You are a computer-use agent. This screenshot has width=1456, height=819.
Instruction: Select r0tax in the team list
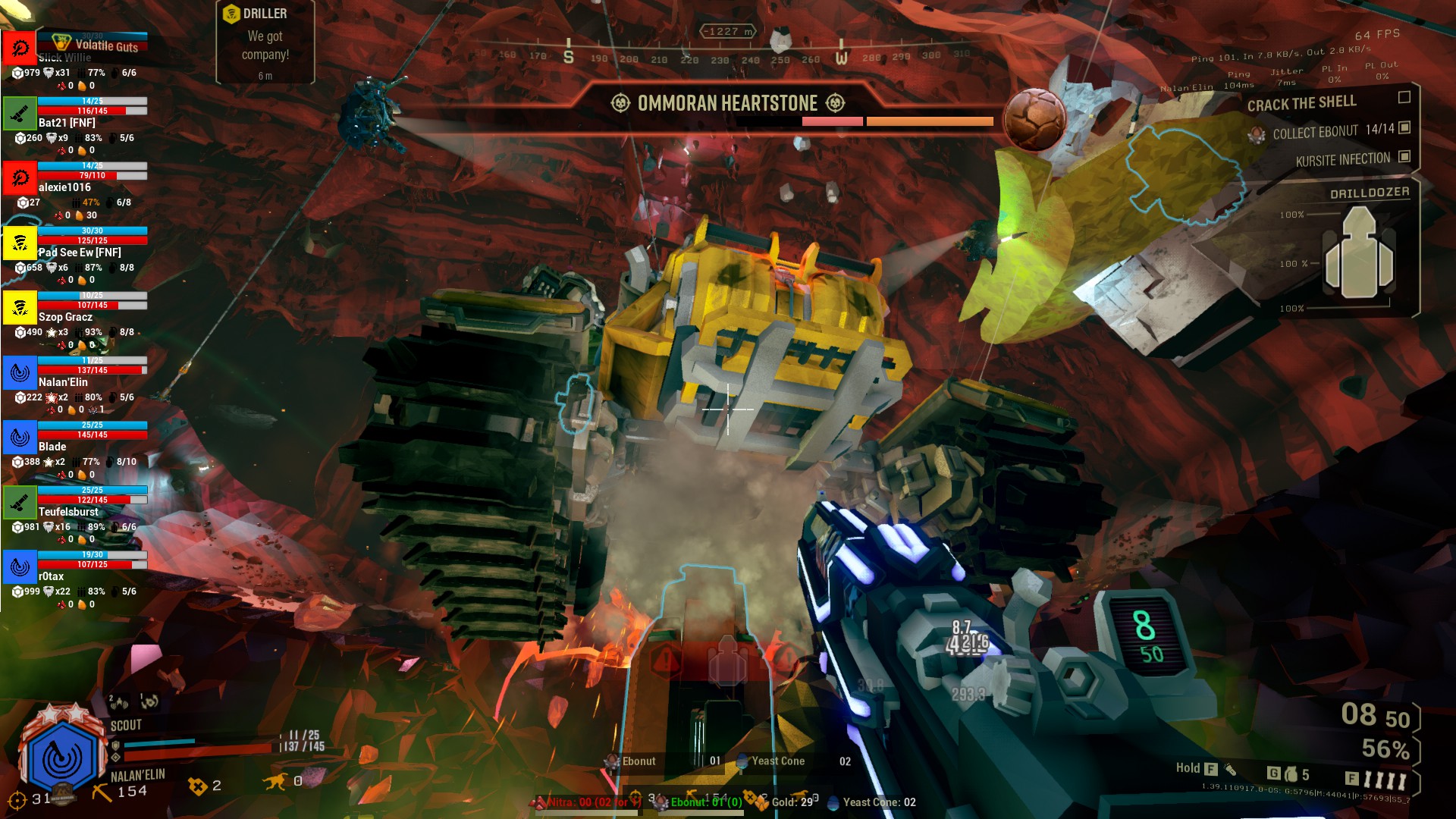point(51,576)
